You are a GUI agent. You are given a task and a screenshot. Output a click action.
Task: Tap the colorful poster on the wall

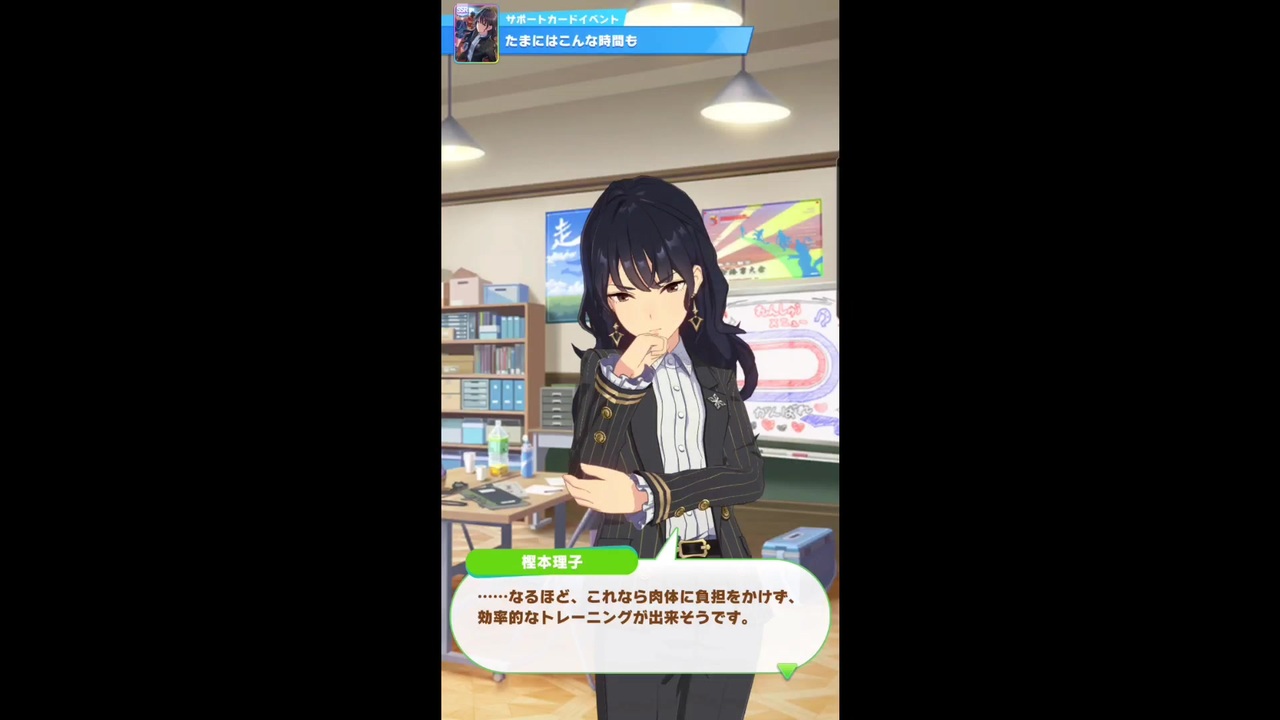point(765,240)
